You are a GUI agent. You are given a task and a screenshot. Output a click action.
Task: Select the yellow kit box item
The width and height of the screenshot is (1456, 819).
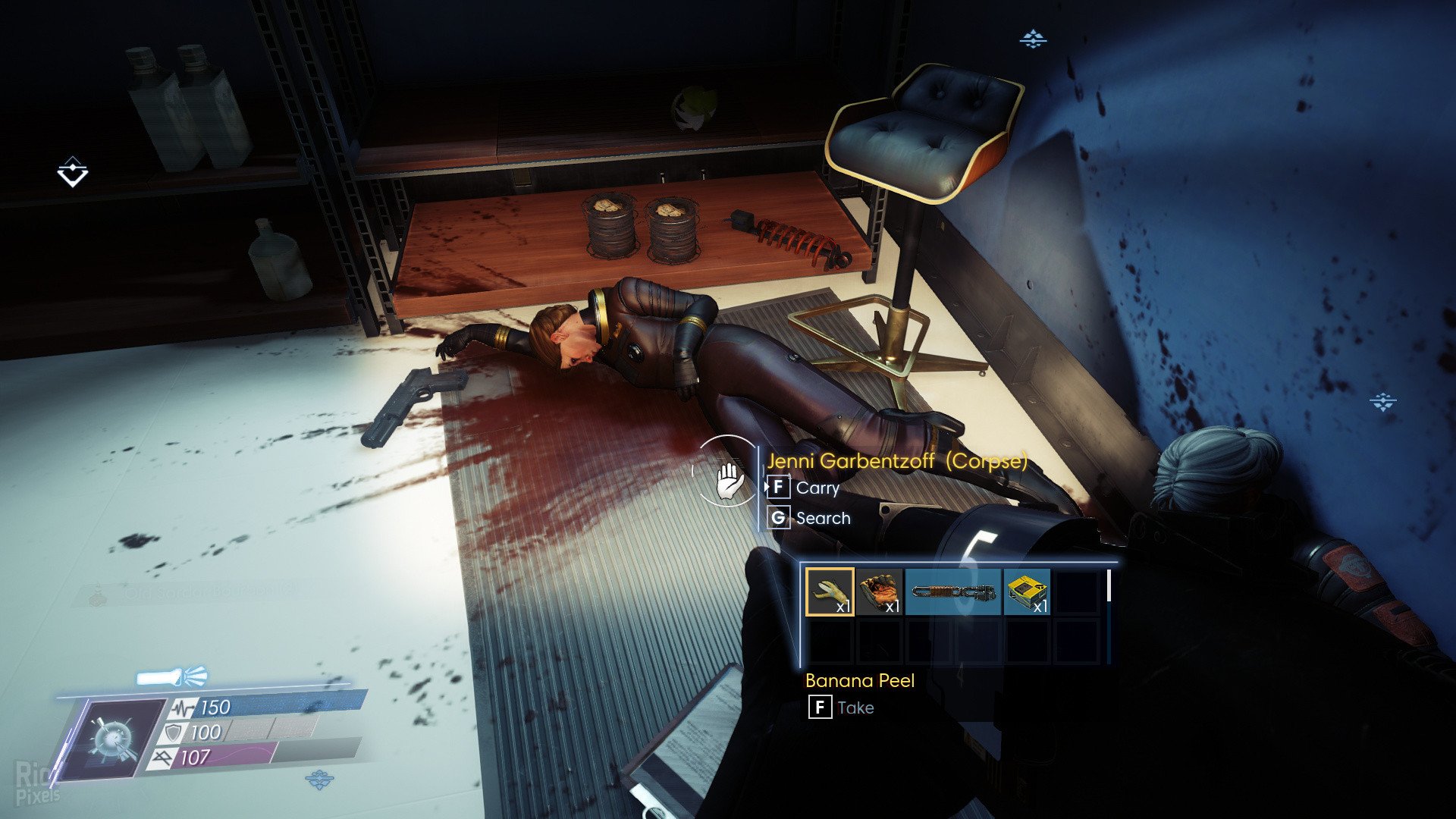pos(1027,591)
